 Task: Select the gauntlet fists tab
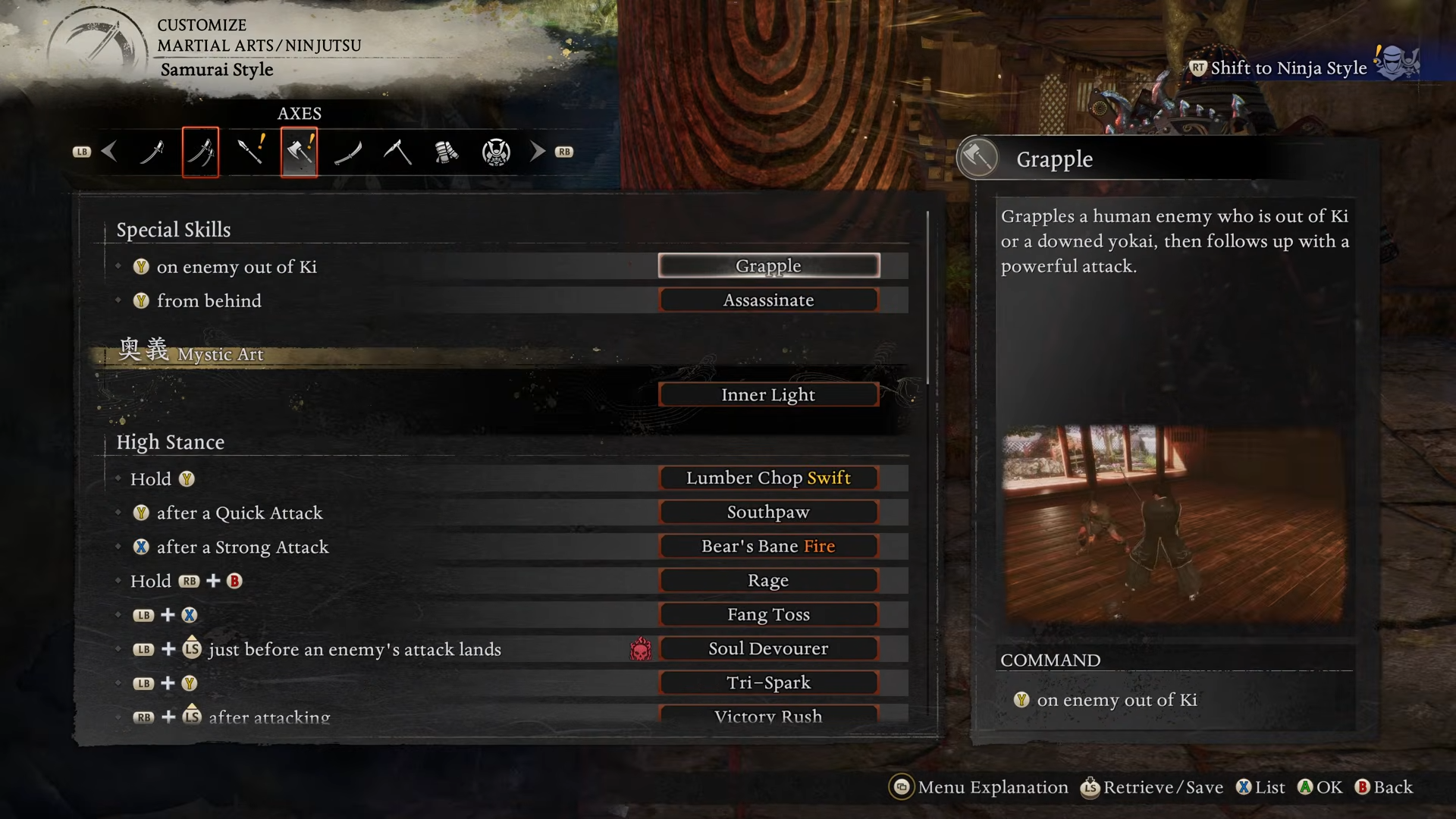click(447, 152)
